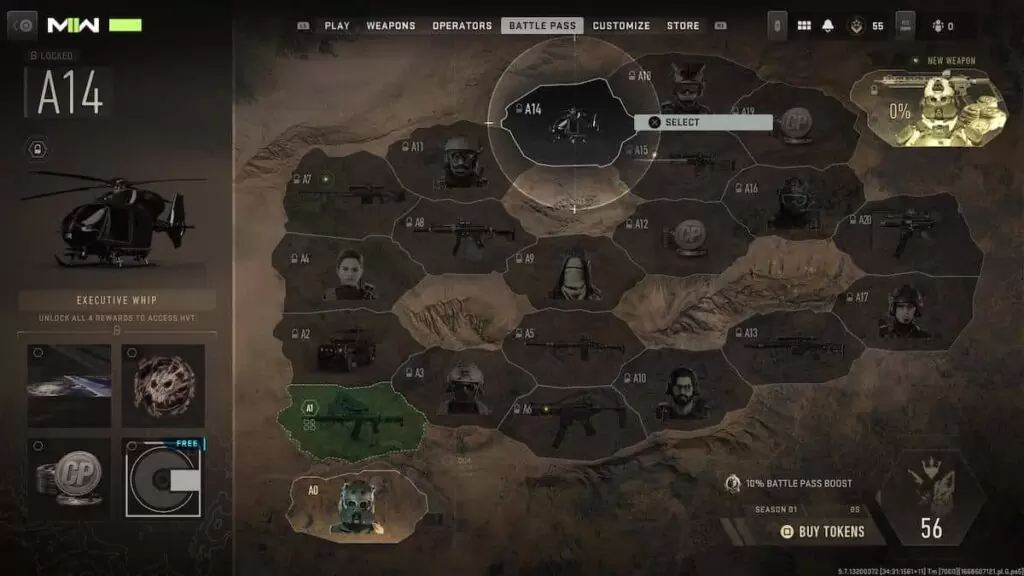Select the Battle Pass tab
1024x576 pixels.
(541, 26)
